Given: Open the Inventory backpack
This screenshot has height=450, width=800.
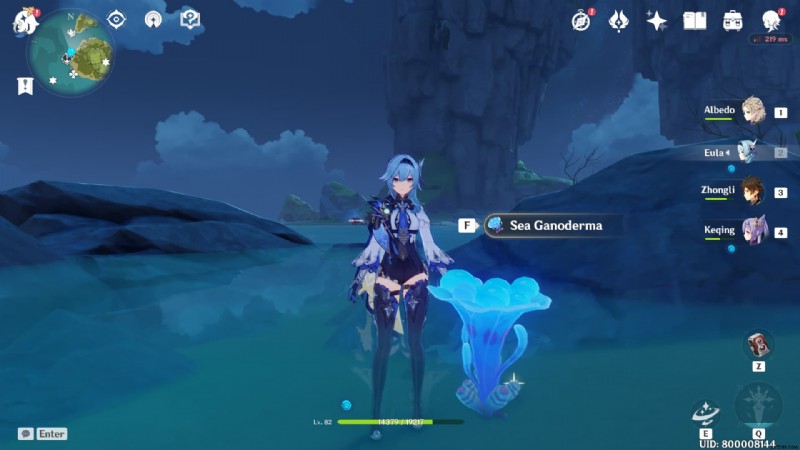Looking at the screenshot, I should pyautogui.click(x=732, y=20).
